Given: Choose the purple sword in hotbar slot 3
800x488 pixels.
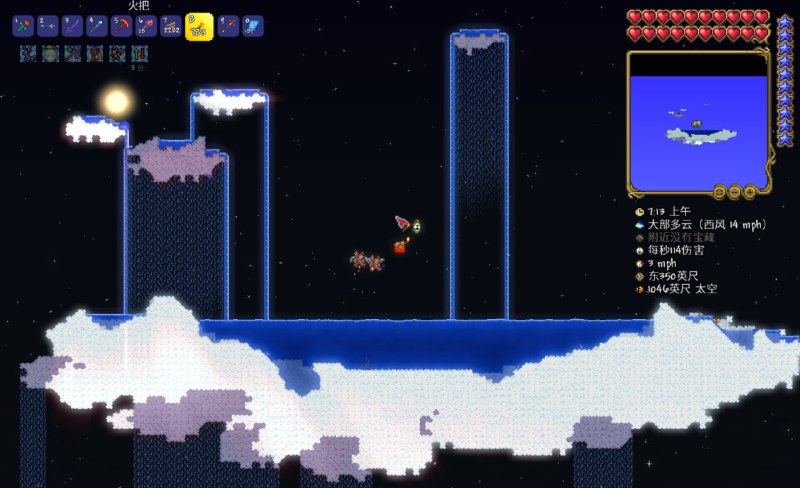Looking at the screenshot, I should [x=72, y=26].
